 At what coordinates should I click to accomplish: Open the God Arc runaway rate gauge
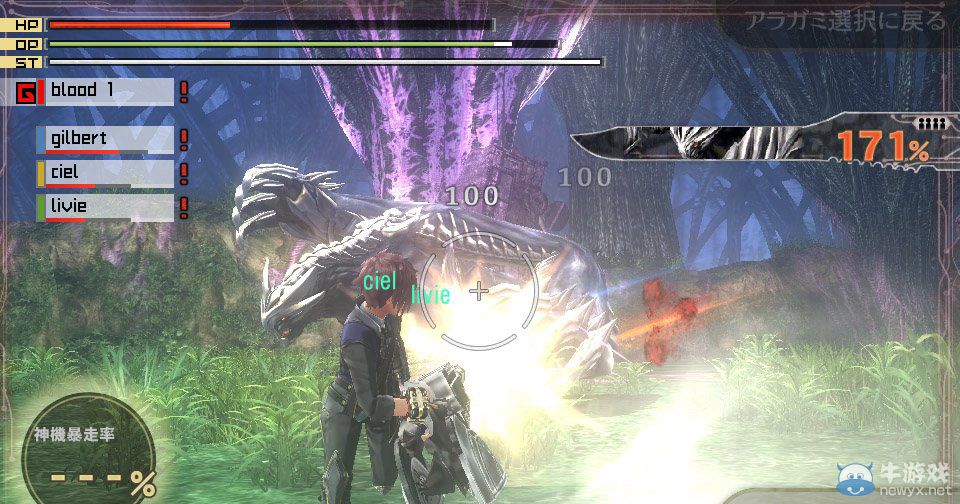[x=90, y=457]
